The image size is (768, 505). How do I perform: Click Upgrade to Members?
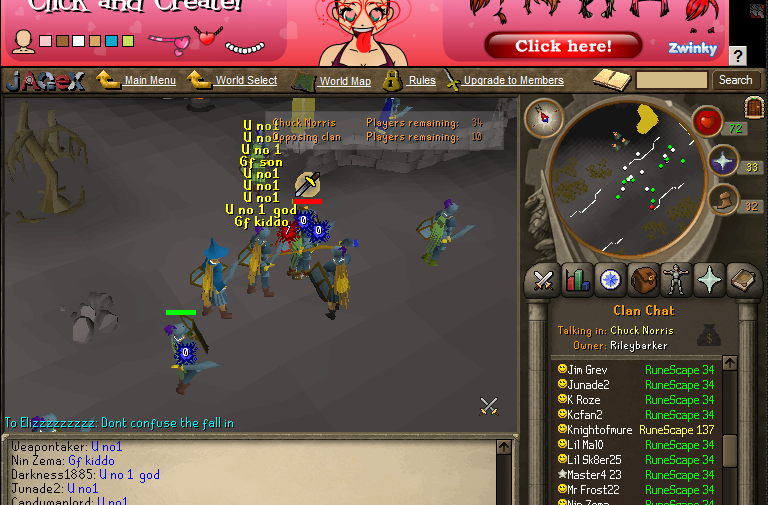point(512,81)
